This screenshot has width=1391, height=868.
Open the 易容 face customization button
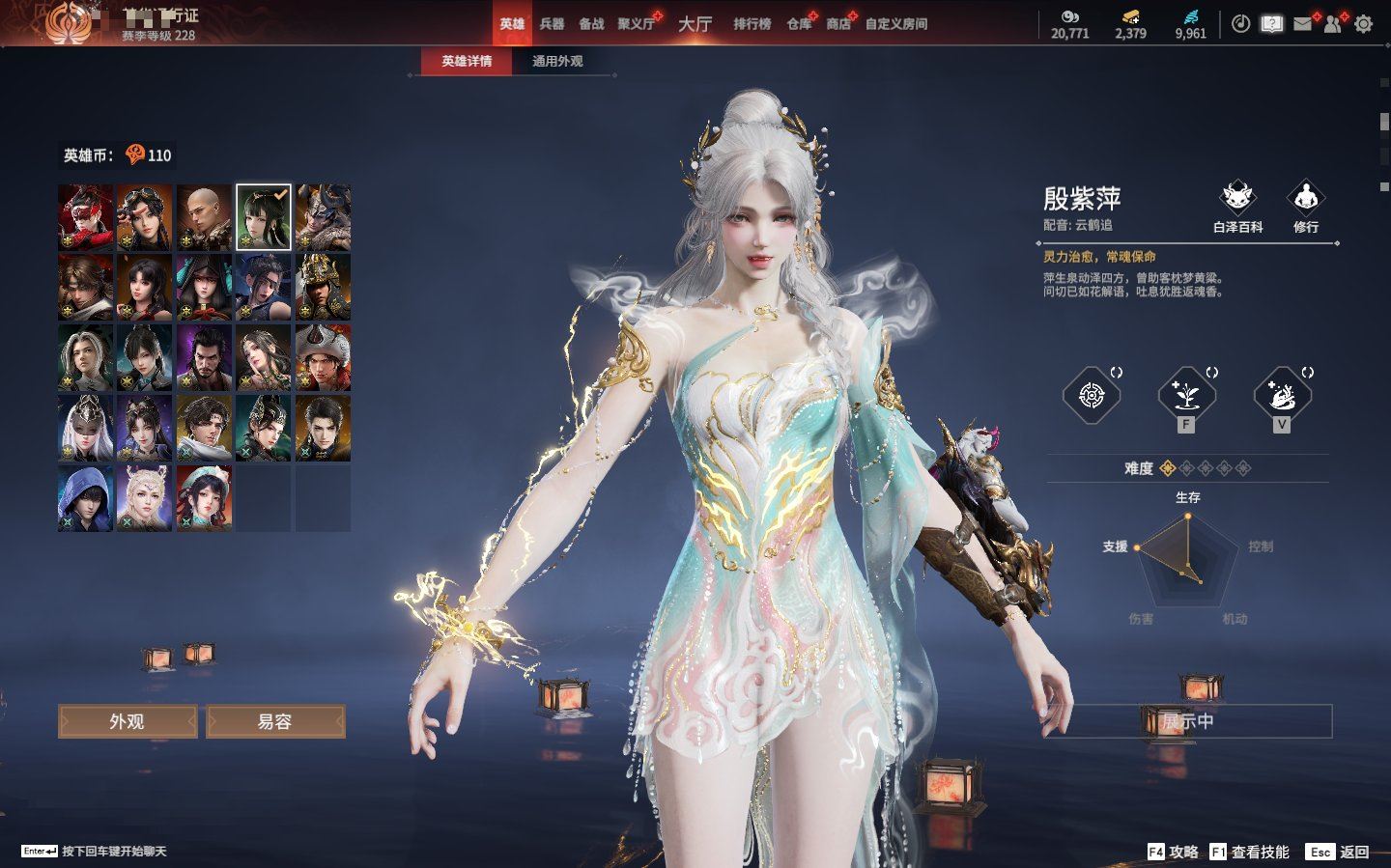[275, 721]
